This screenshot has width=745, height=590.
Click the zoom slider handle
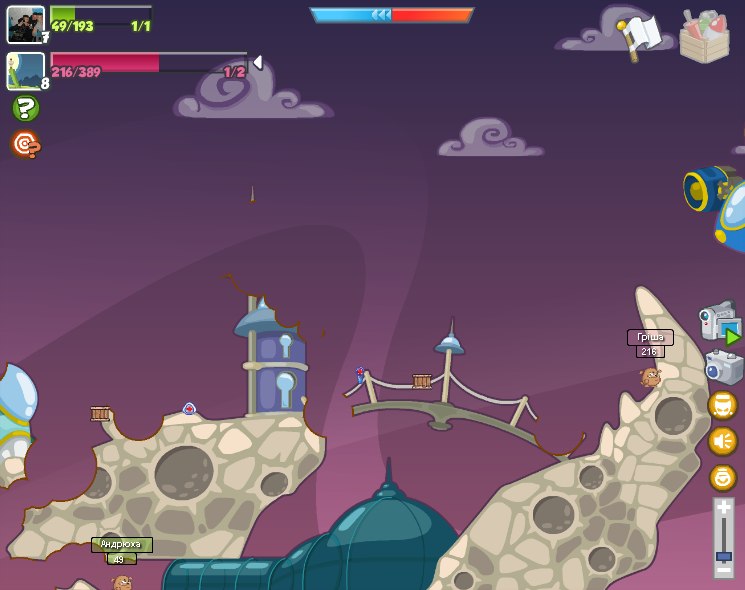pos(723,556)
